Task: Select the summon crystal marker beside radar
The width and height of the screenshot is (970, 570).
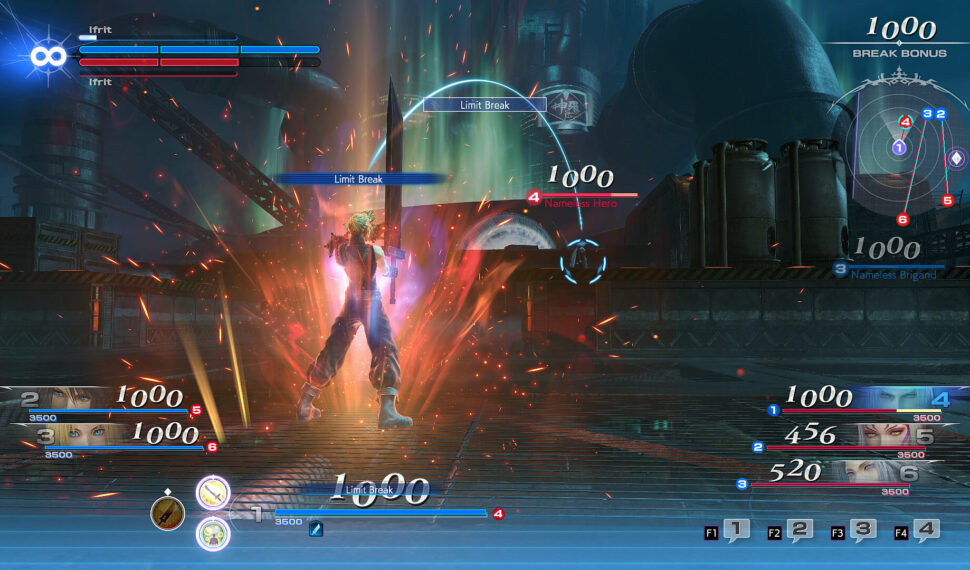Action: (956, 159)
